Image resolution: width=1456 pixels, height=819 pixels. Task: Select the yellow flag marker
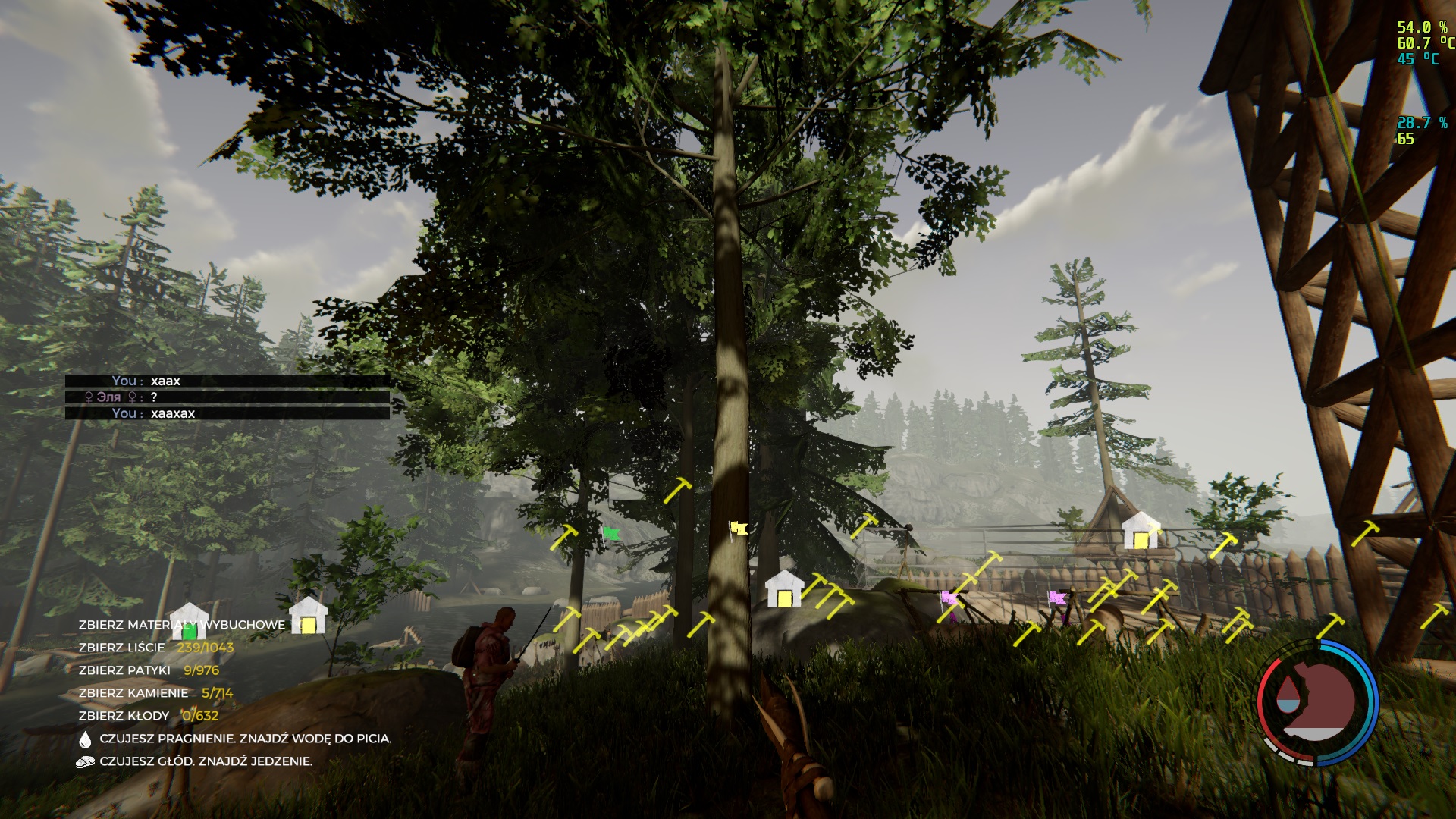click(x=738, y=528)
